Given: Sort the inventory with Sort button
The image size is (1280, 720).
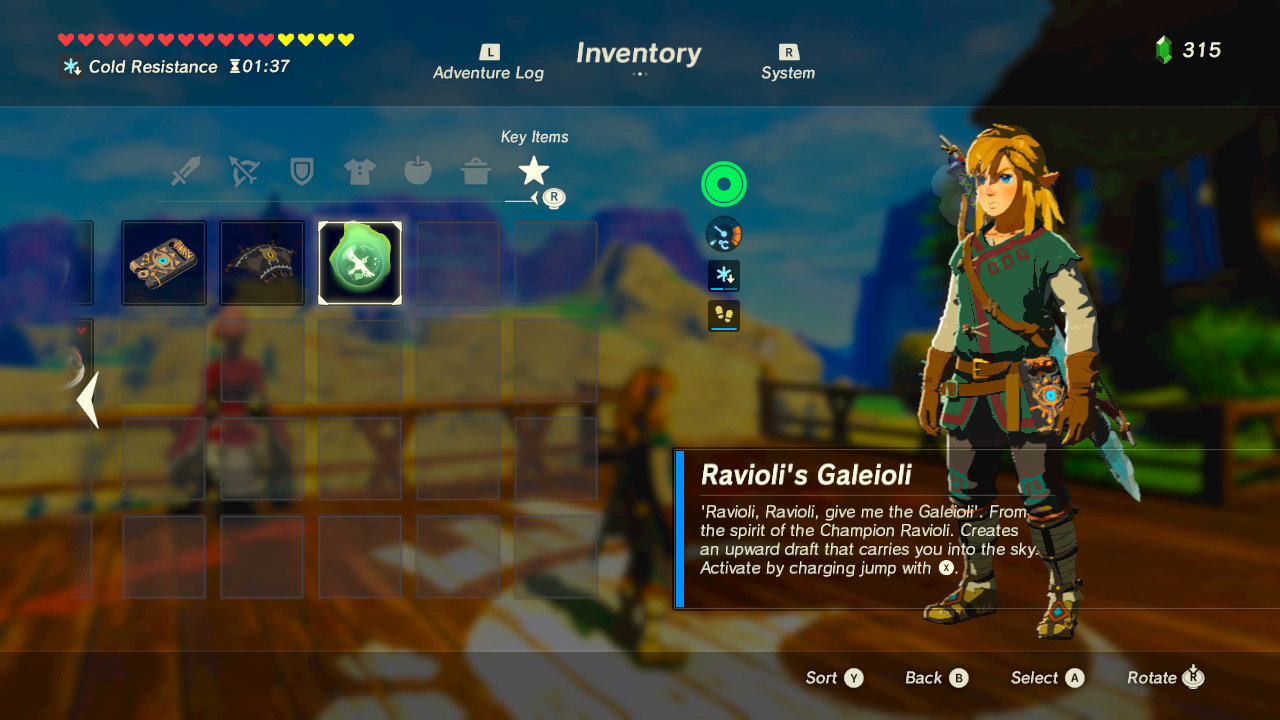Looking at the screenshot, I should (833, 678).
